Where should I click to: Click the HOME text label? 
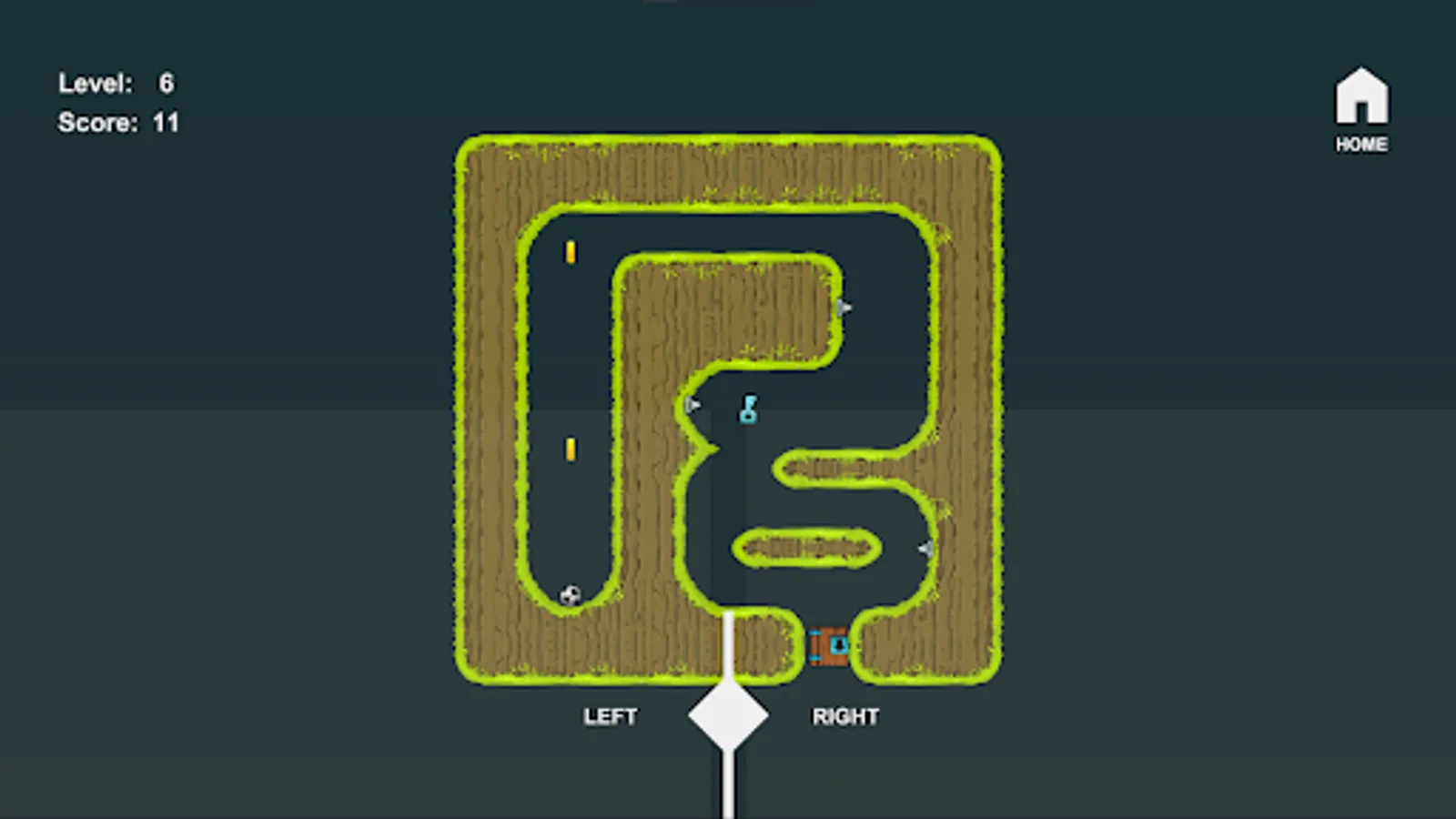(1361, 144)
